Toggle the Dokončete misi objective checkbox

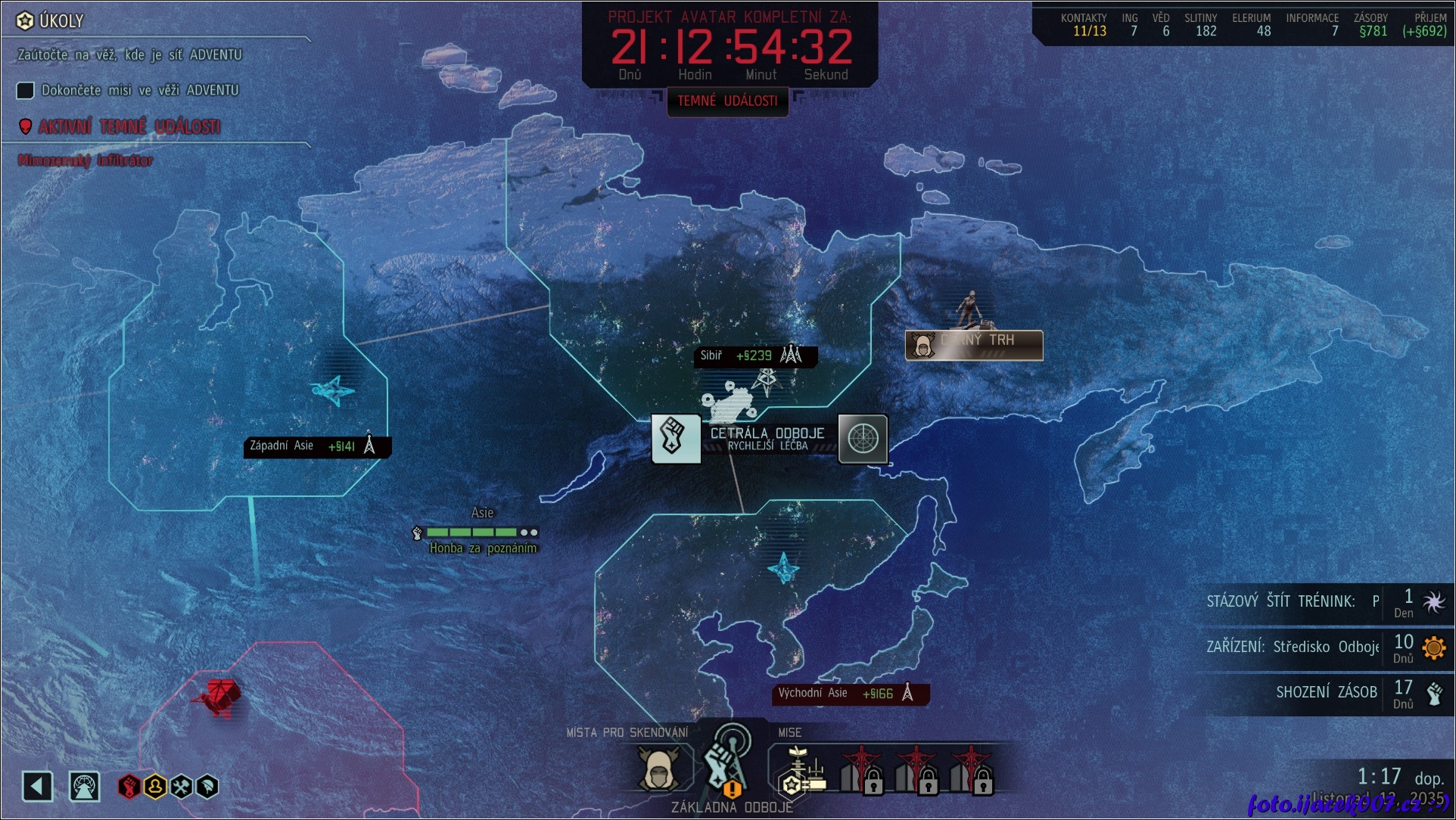point(26,91)
